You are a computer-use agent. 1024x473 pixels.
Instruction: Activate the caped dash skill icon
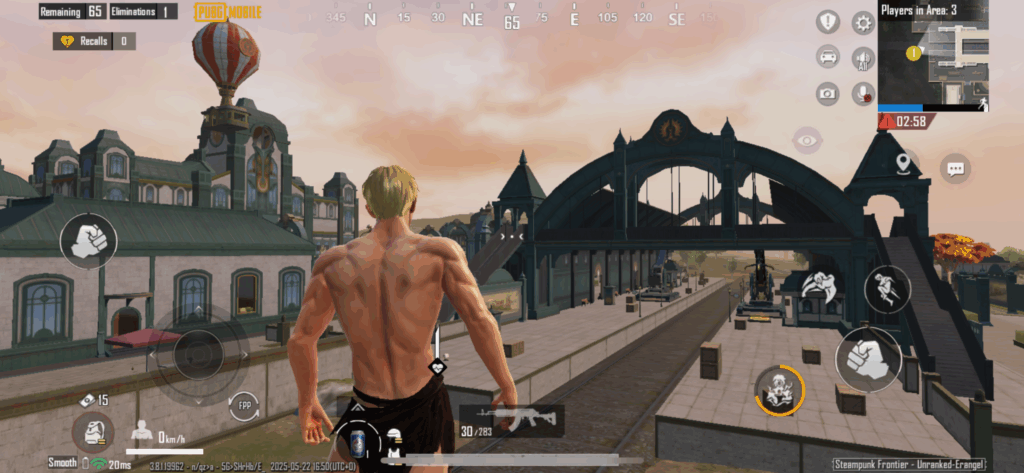pos(820,285)
